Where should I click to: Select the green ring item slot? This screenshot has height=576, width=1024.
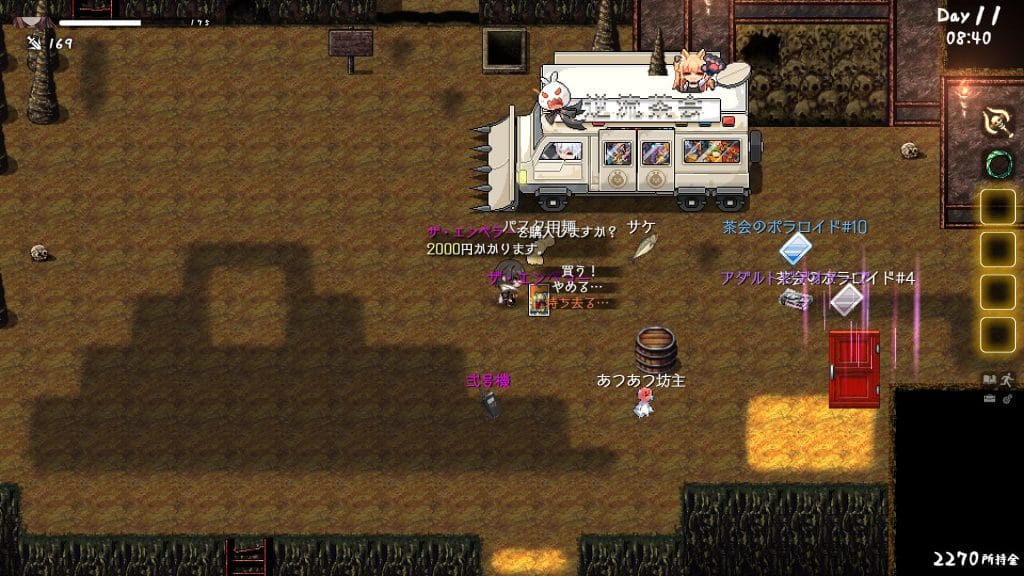[997, 163]
